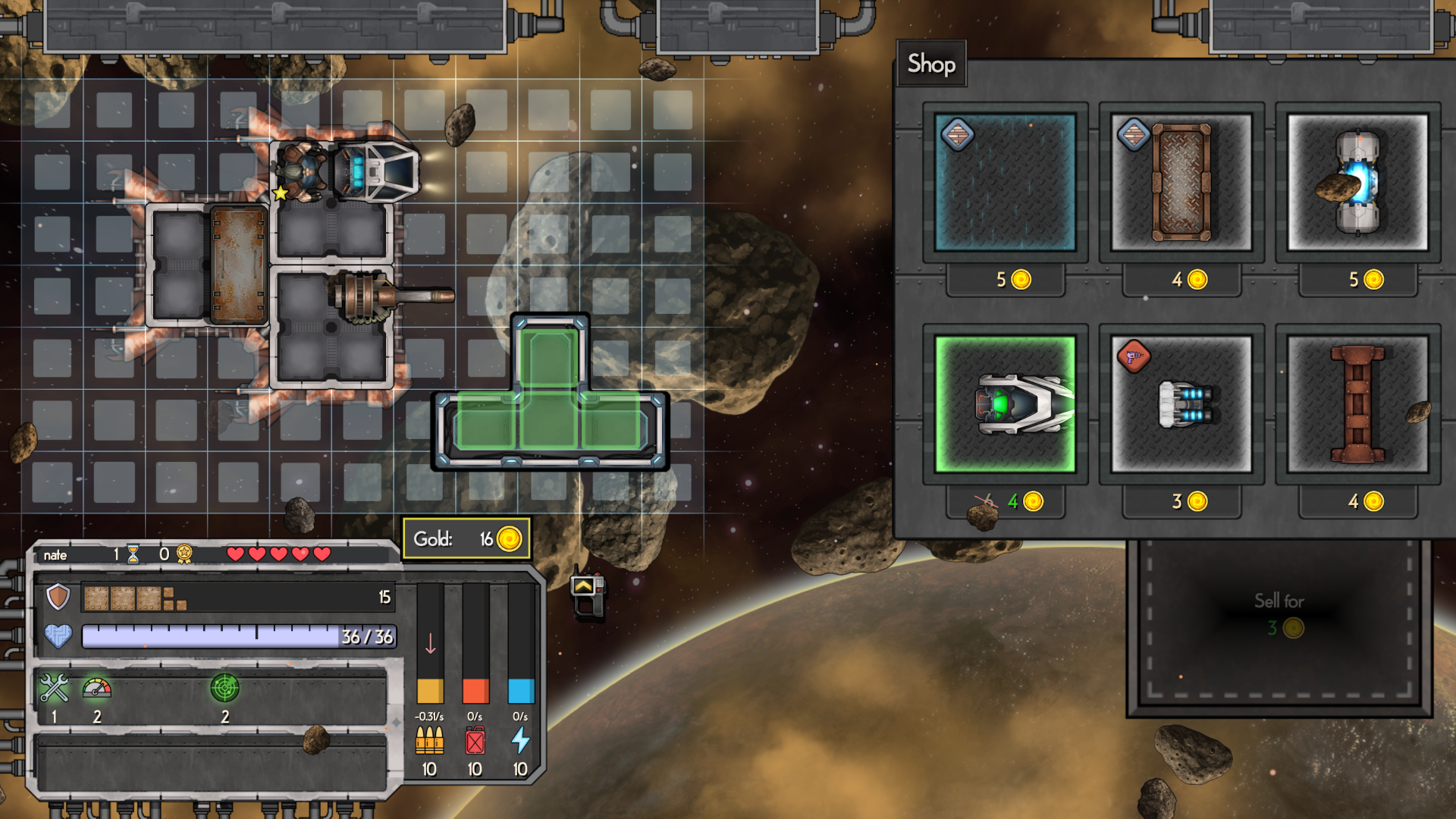
Task: Open the Shop tab header
Action: (x=931, y=64)
